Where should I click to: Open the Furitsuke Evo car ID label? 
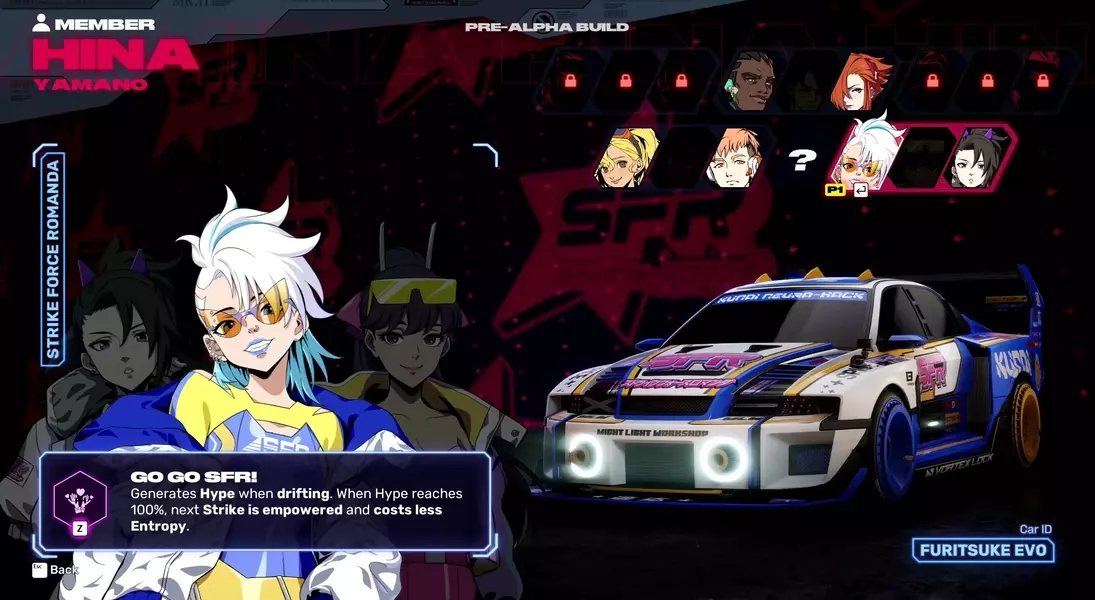tap(983, 550)
